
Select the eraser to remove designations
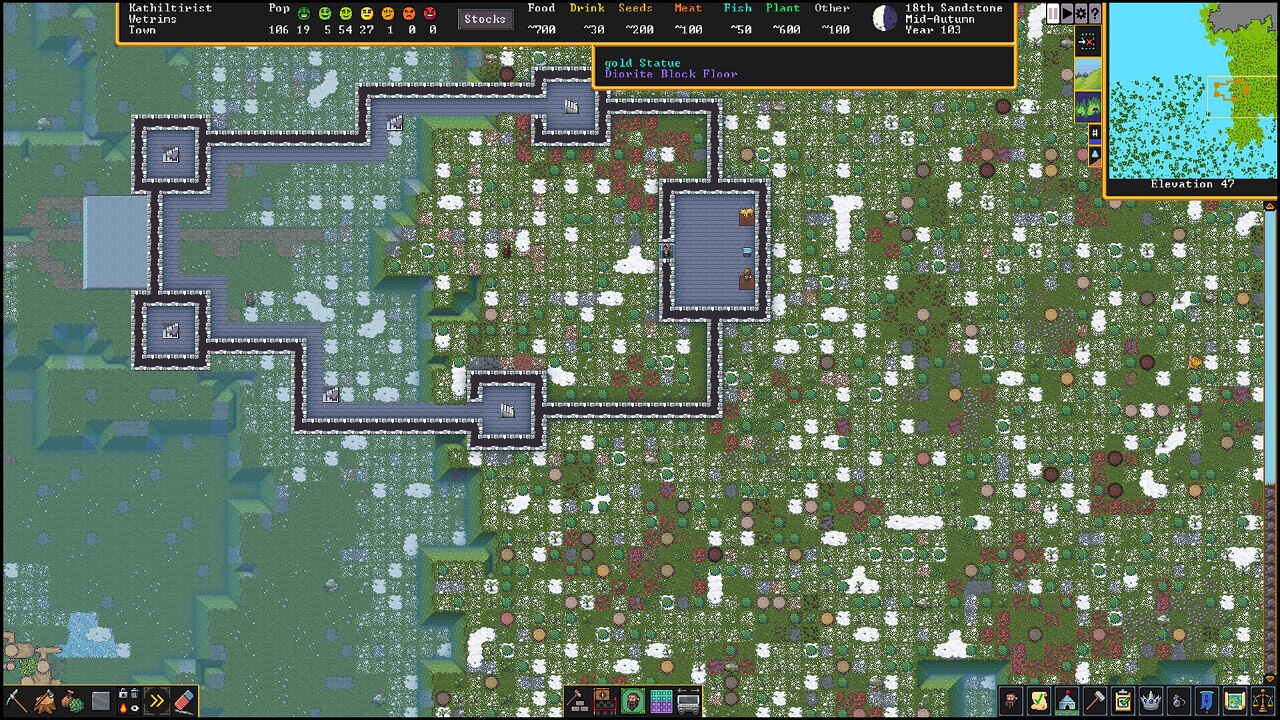click(x=185, y=700)
